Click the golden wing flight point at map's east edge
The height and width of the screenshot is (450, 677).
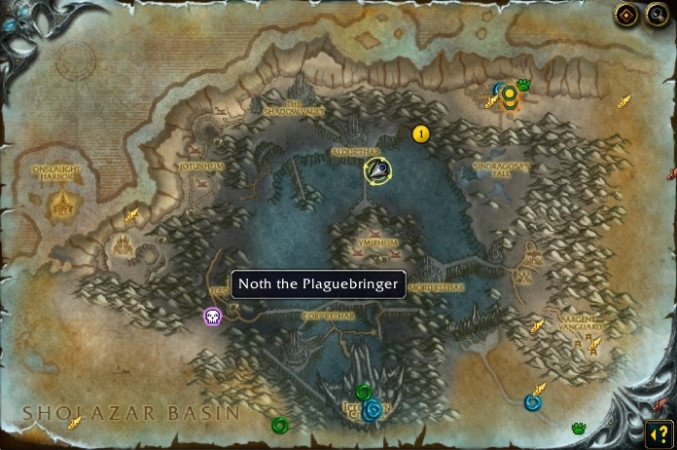pos(624,101)
